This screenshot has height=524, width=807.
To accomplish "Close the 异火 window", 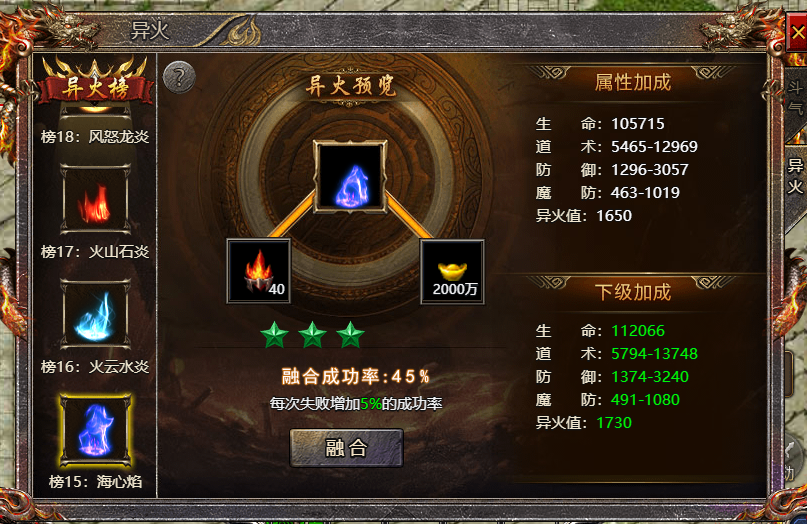I will [x=797, y=31].
